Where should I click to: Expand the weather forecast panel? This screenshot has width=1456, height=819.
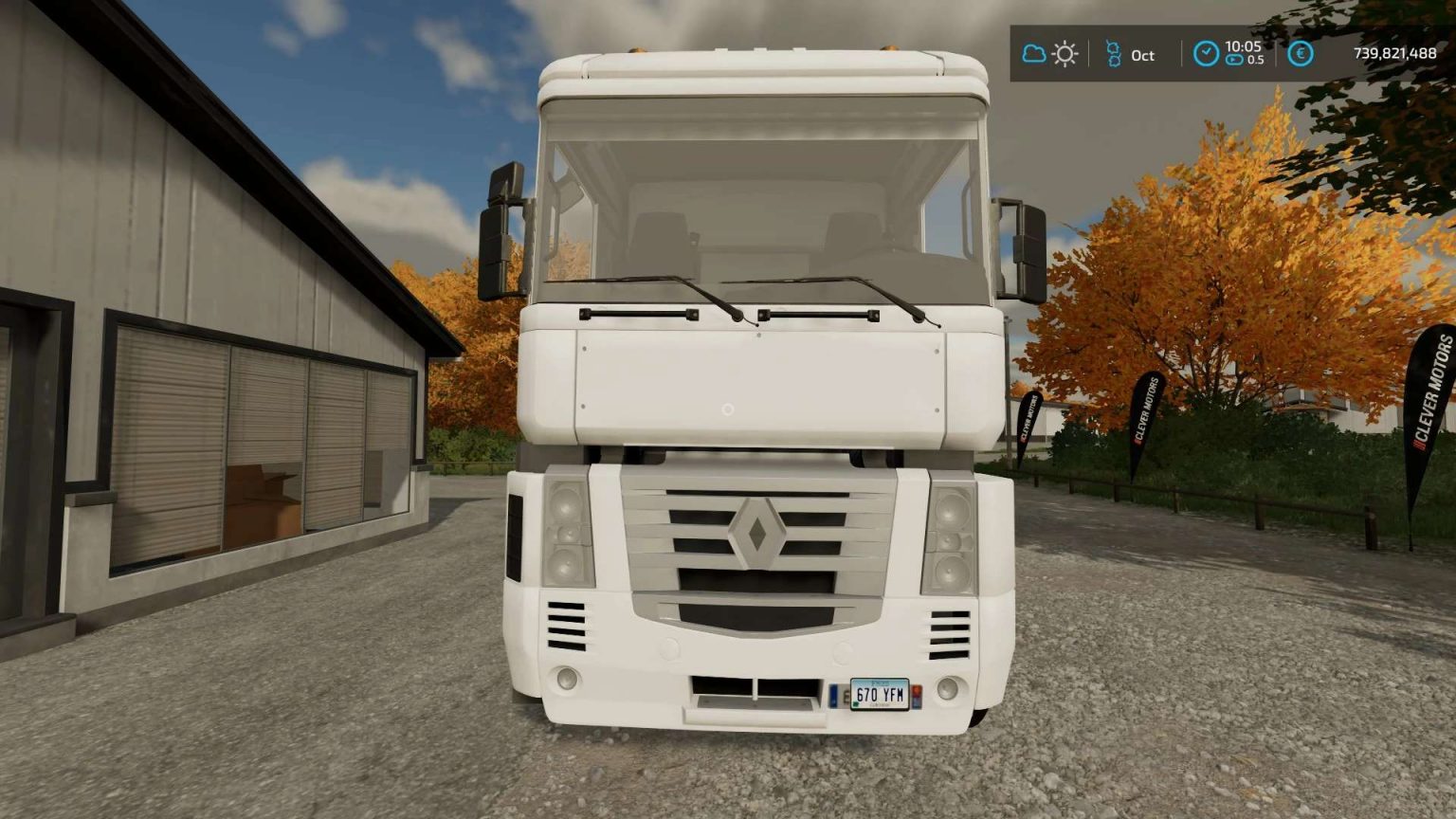coord(1048,53)
